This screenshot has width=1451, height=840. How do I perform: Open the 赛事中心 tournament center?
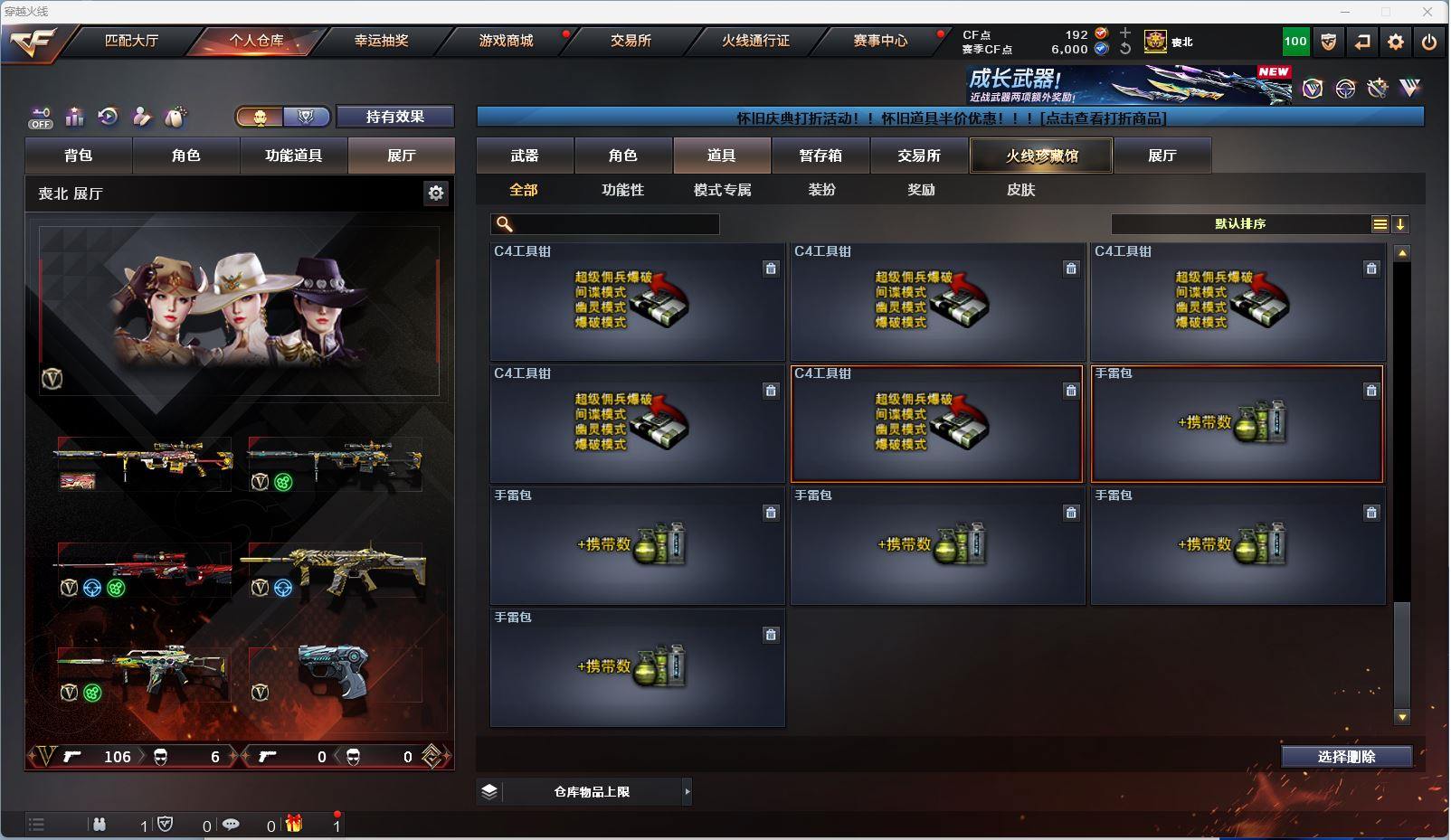(880, 41)
